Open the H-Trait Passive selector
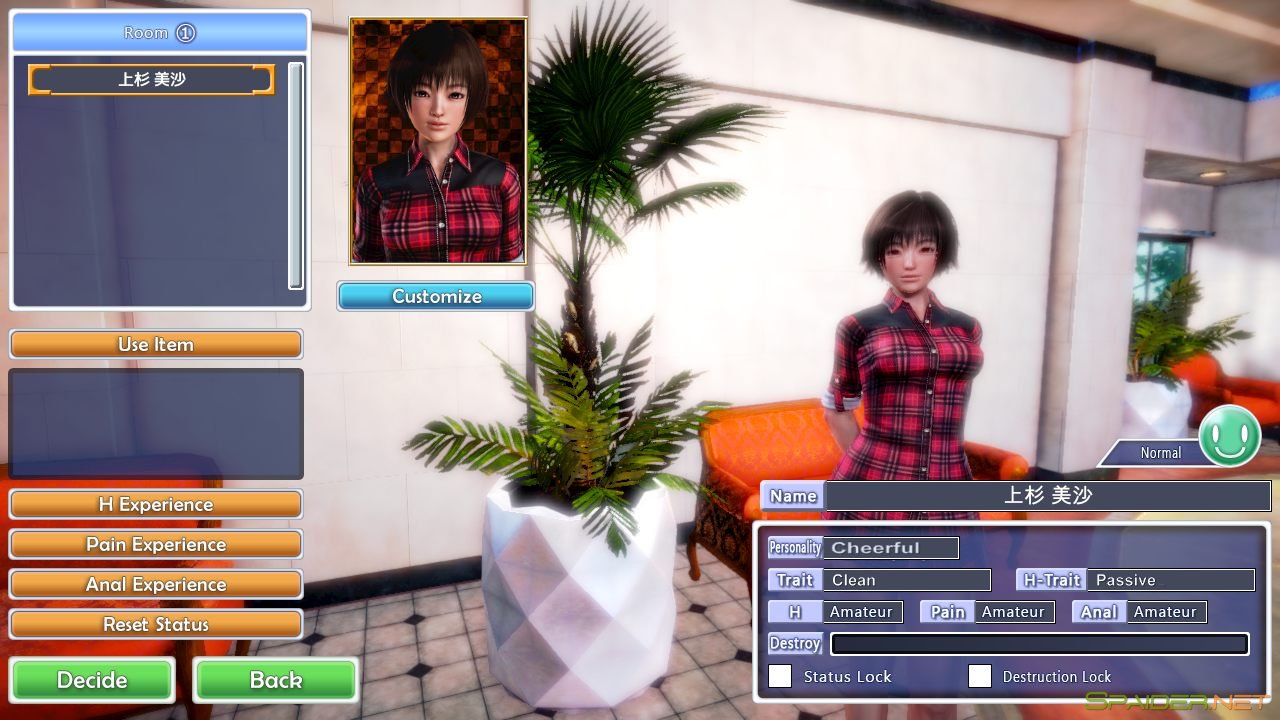Image resolution: width=1280 pixels, height=720 pixels. [x=1171, y=580]
